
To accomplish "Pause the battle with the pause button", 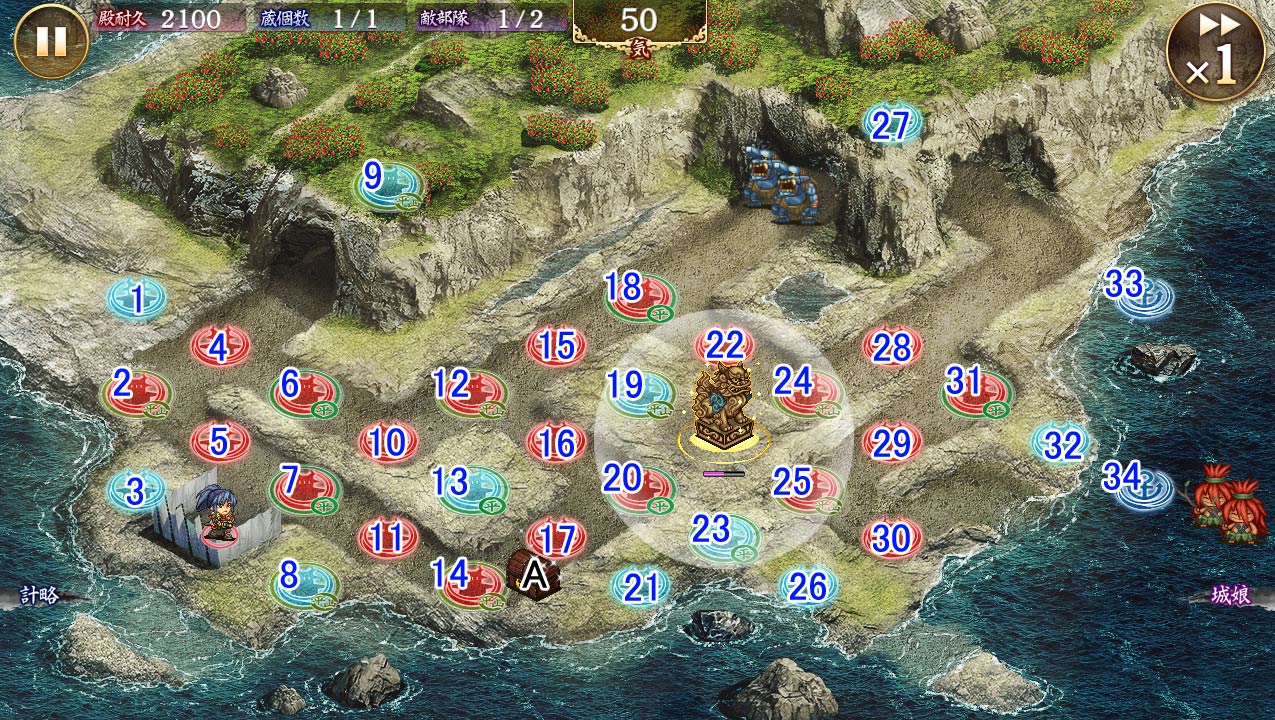I will pyautogui.click(x=51, y=41).
